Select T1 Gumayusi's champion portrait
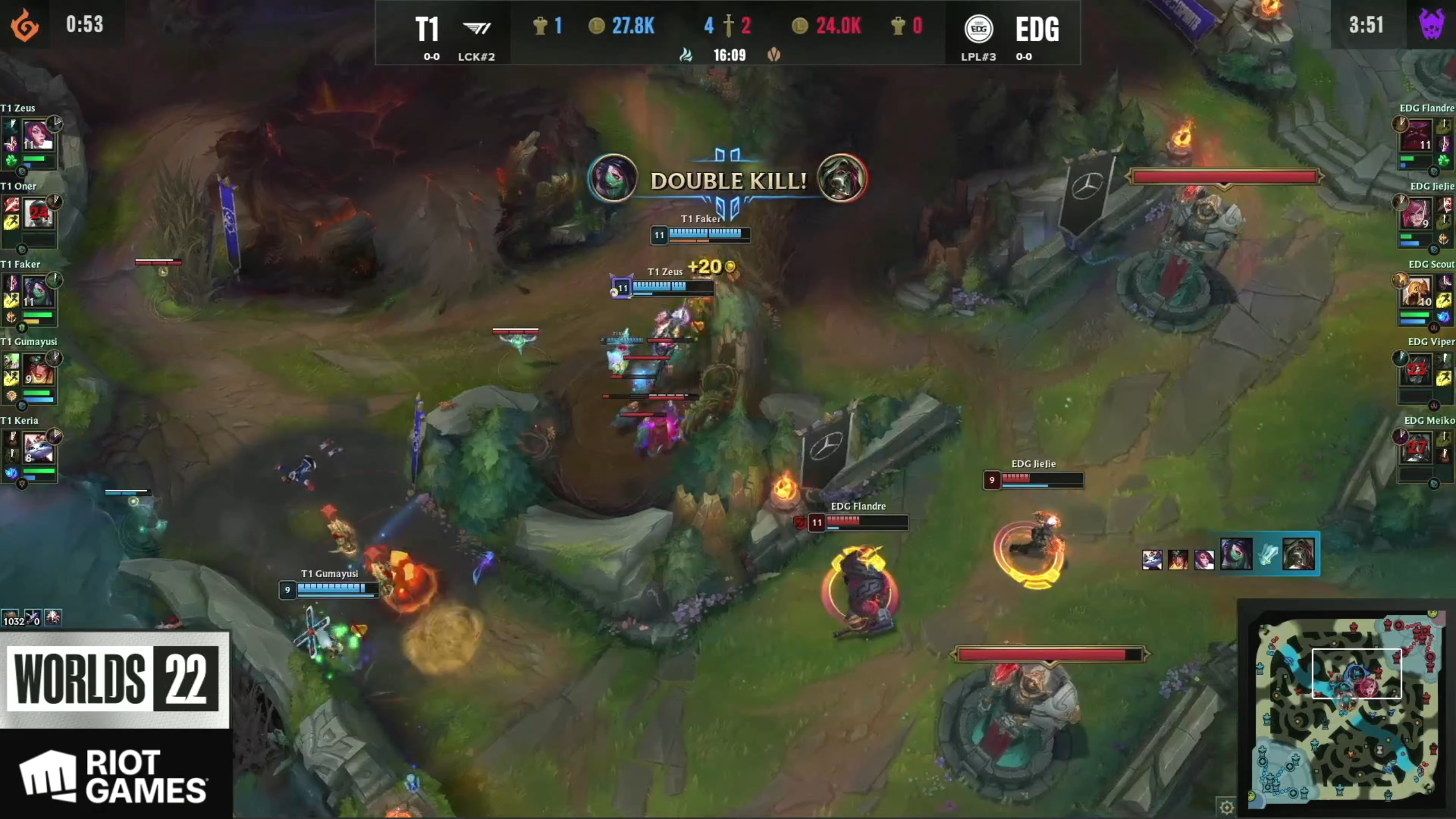The height and width of the screenshot is (819, 1456). coord(38,370)
